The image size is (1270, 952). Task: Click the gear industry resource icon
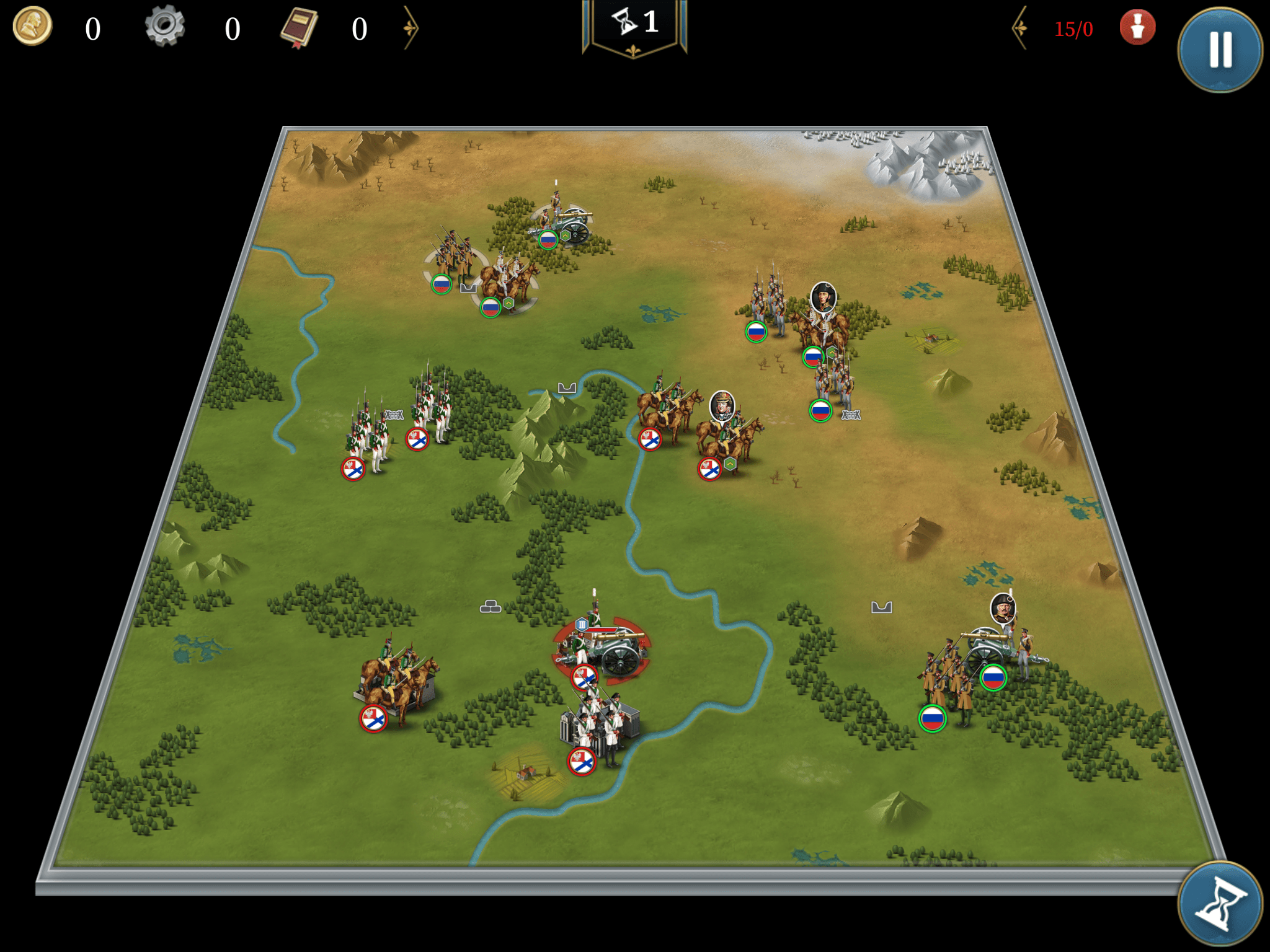click(165, 27)
